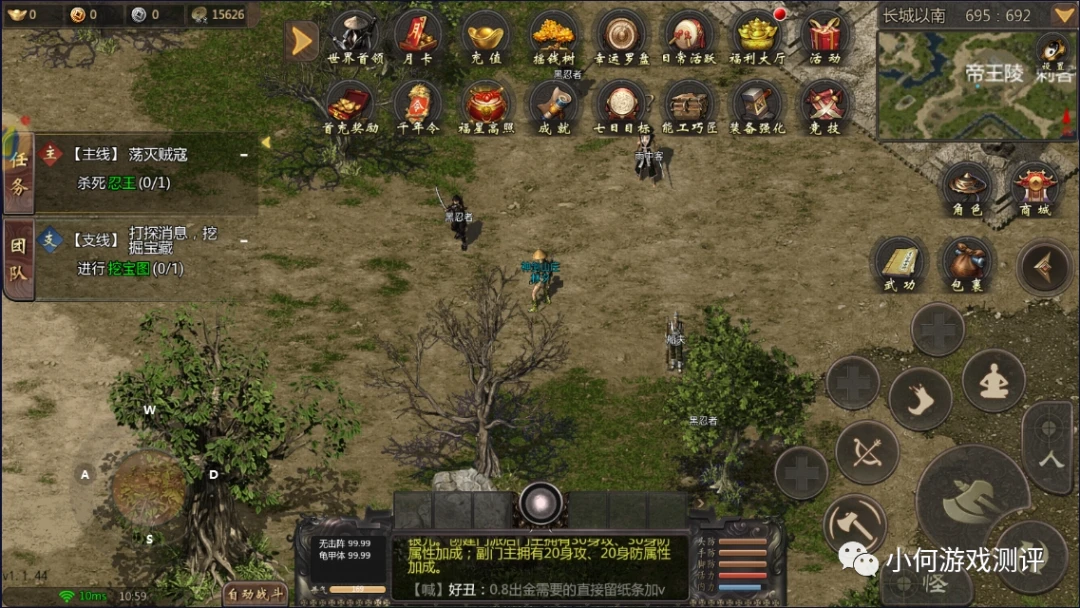The image size is (1080, 608).
Task: Toggle the 自动战斗 auto battle button
Action: [x=254, y=595]
